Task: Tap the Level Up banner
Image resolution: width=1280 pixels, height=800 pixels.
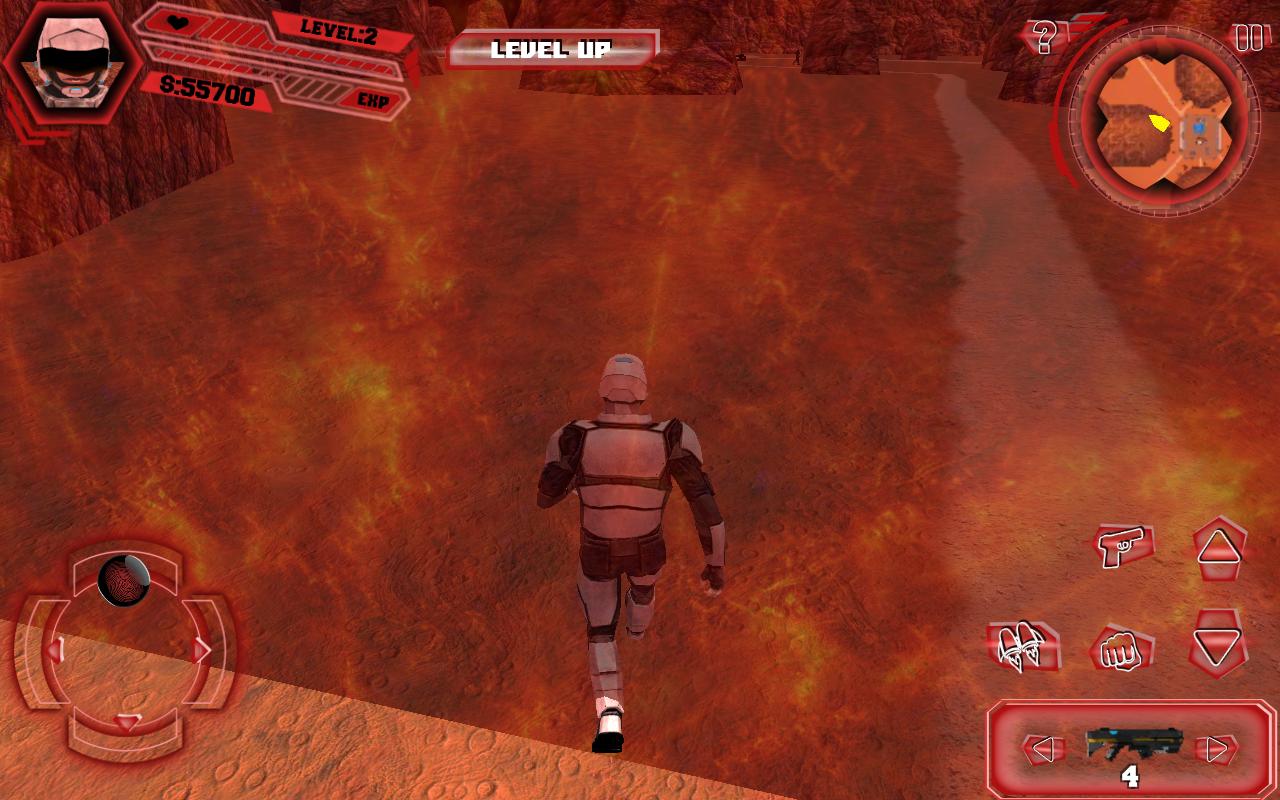Action: pyautogui.click(x=551, y=49)
